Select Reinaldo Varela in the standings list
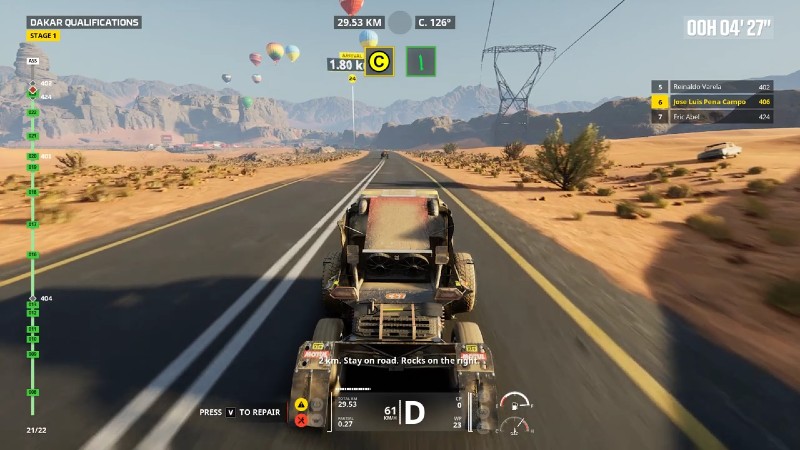This screenshot has width=800, height=450. point(711,87)
